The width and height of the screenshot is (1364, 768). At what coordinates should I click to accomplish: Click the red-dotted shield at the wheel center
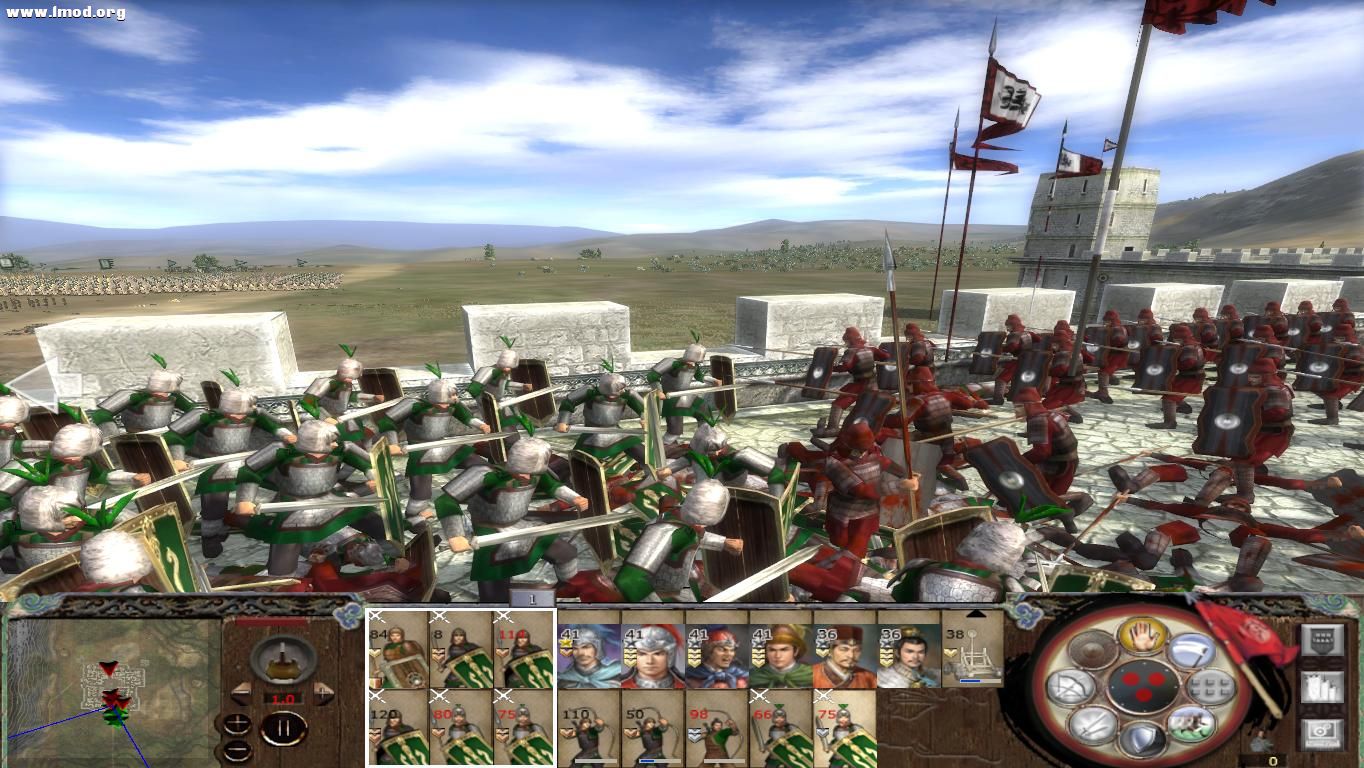pyautogui.click(x=1143, y=687)
